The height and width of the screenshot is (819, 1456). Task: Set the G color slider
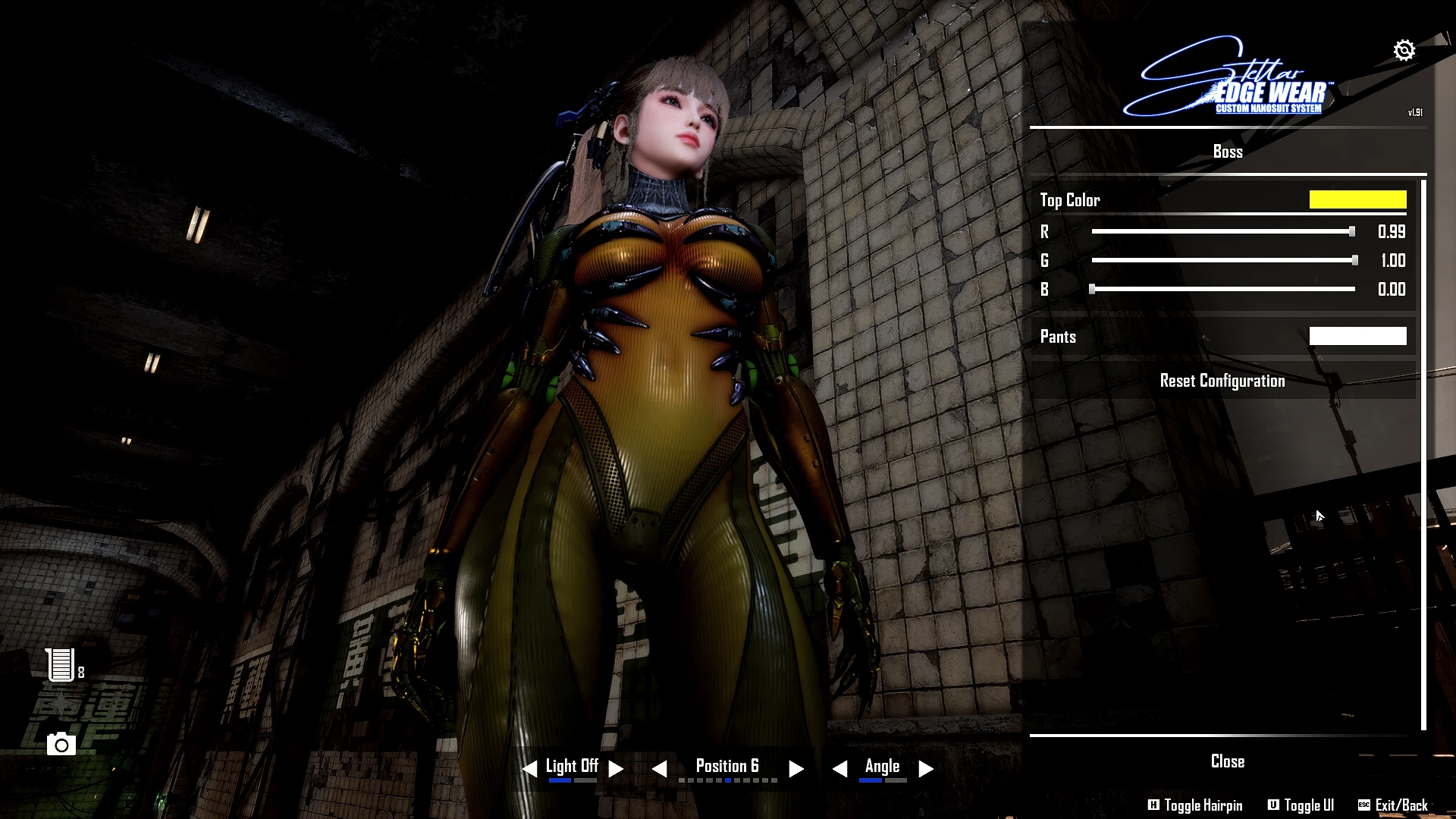(x=1354, y=260)
